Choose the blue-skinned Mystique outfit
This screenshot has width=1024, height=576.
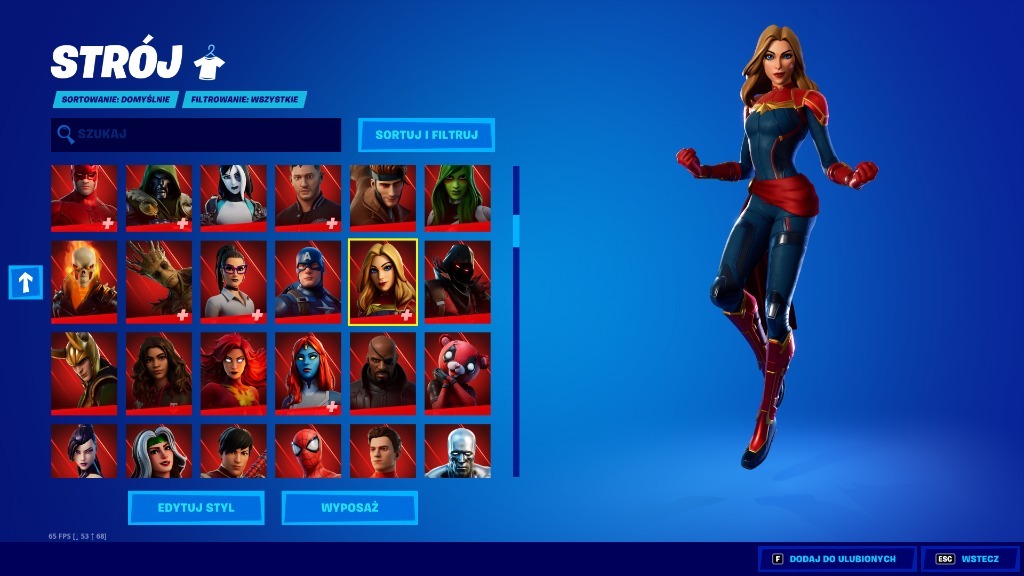pyautogui.click(x=308, y=373)
